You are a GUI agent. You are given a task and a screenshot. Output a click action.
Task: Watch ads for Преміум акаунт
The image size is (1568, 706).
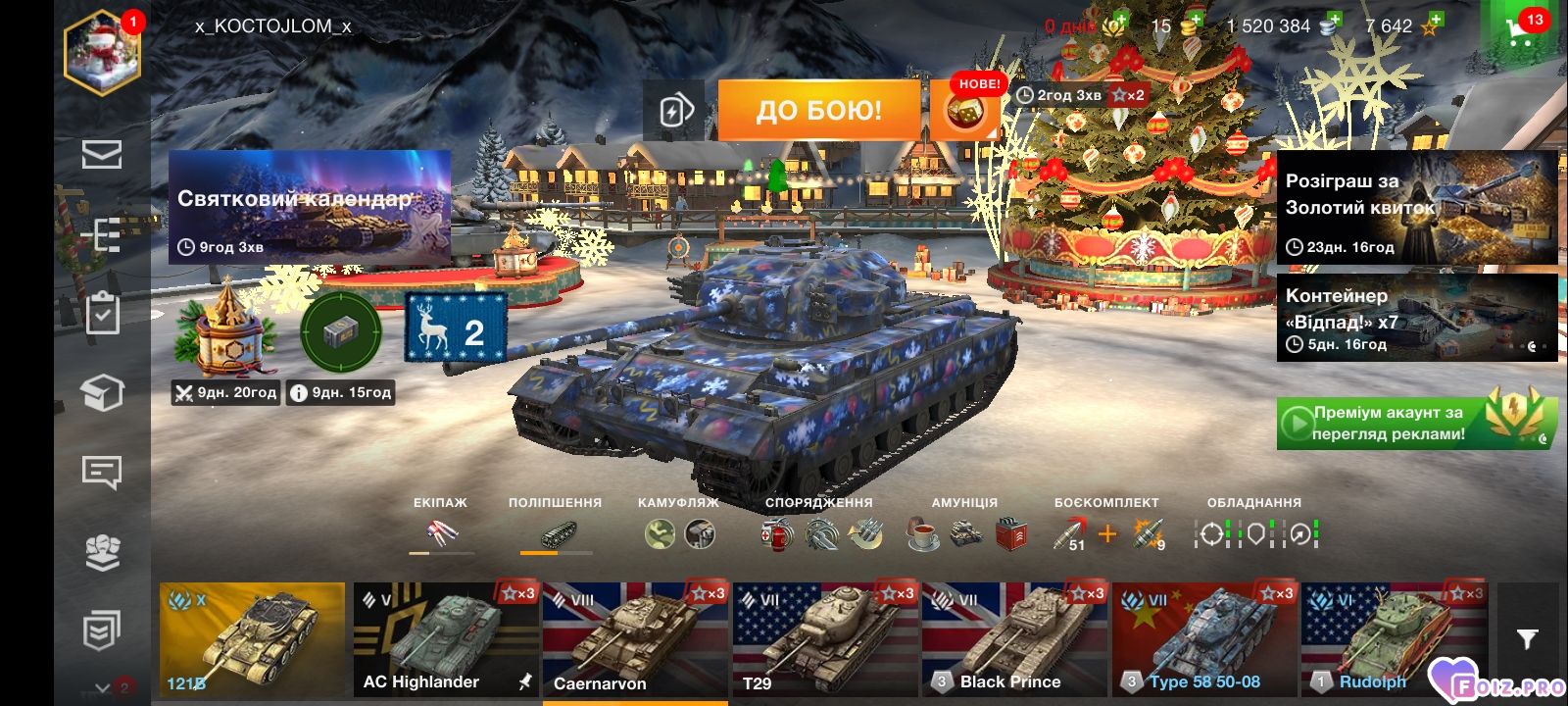(x=1416, y=423)
